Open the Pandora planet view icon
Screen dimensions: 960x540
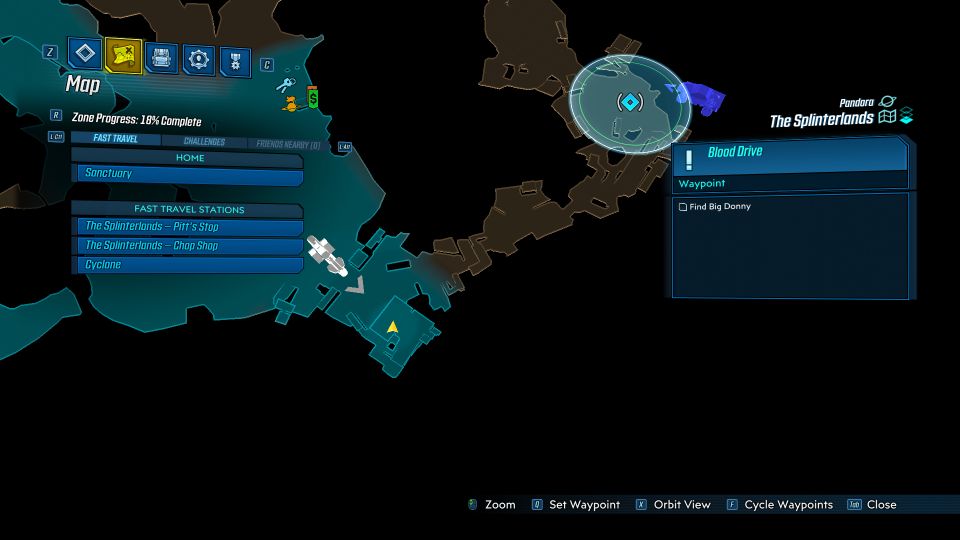tap(885, 102)
